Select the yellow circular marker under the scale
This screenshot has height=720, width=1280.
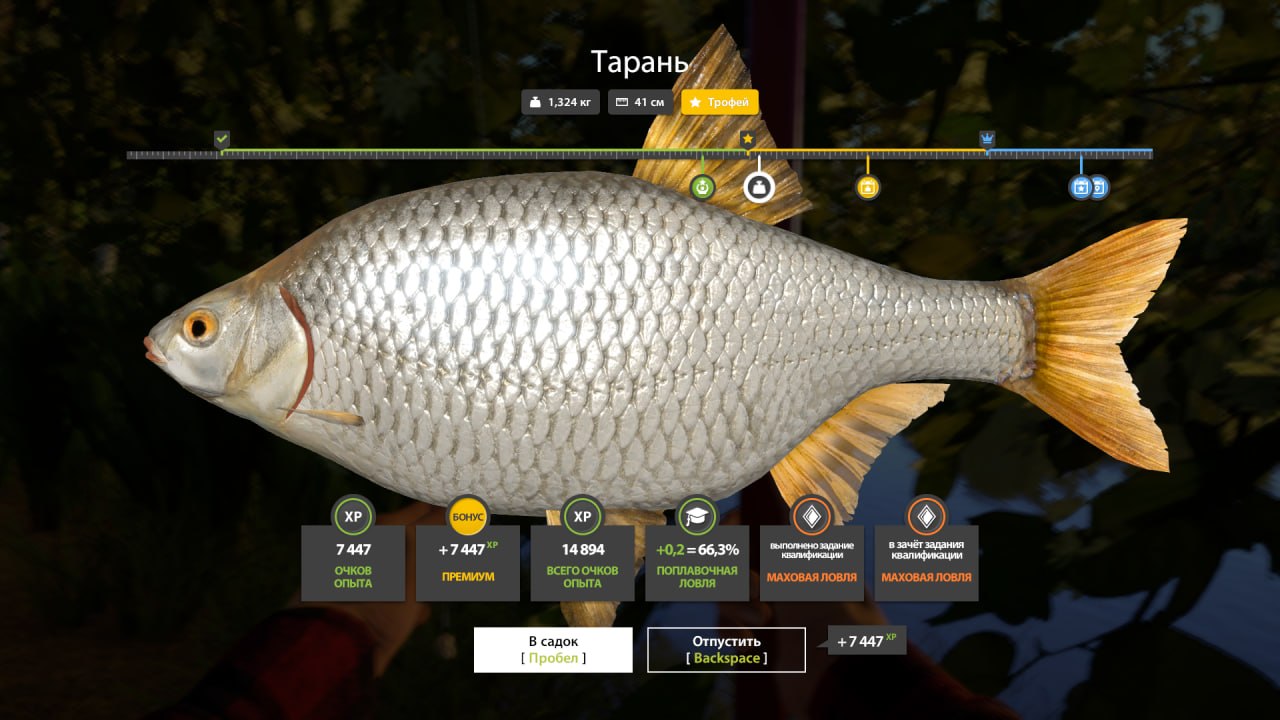[x=868, y=187]
